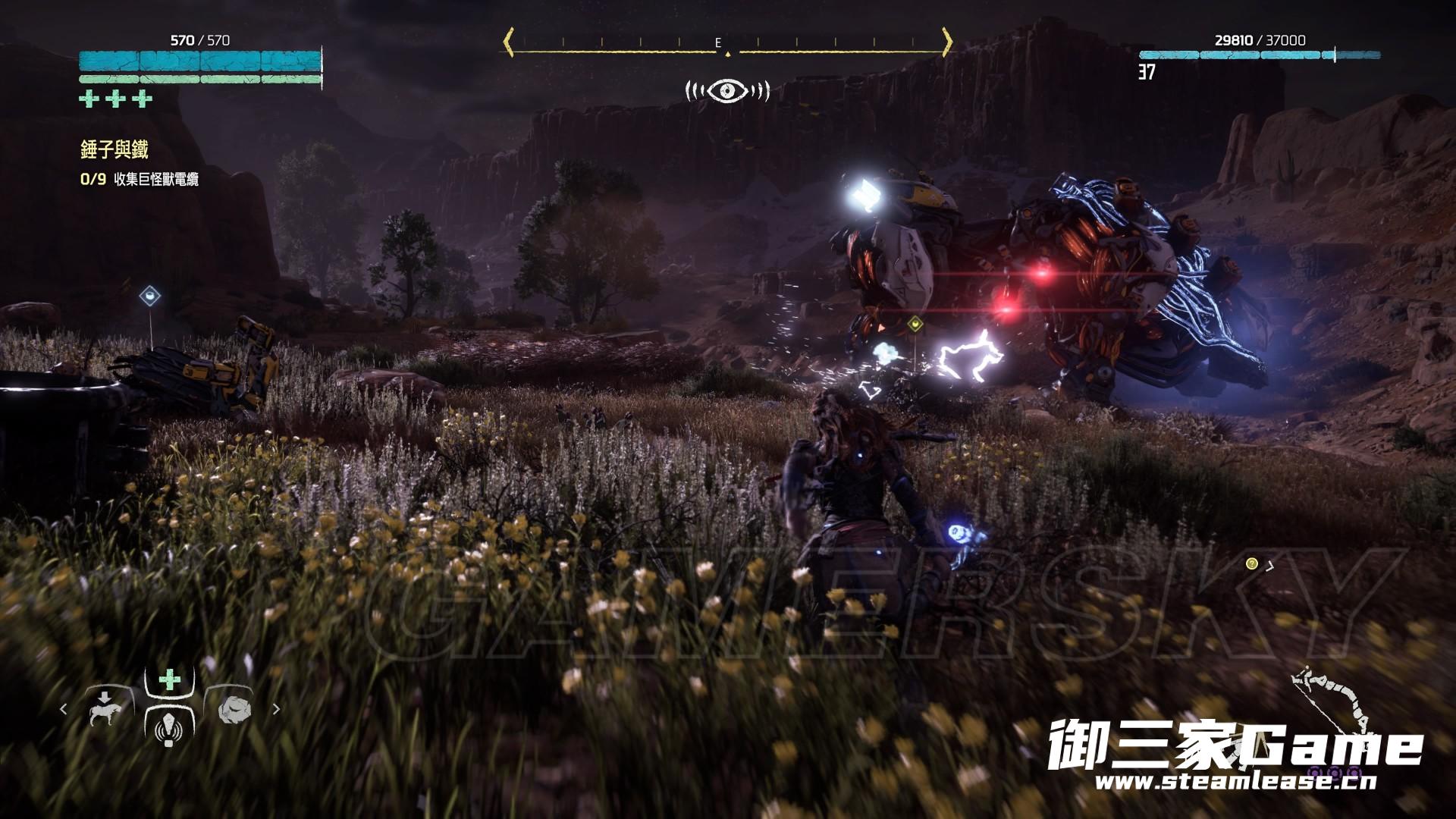The width and height of the screenshot is (1456, 819).
Task: Cycle tools with the right arrow
Action: [276, 709]
